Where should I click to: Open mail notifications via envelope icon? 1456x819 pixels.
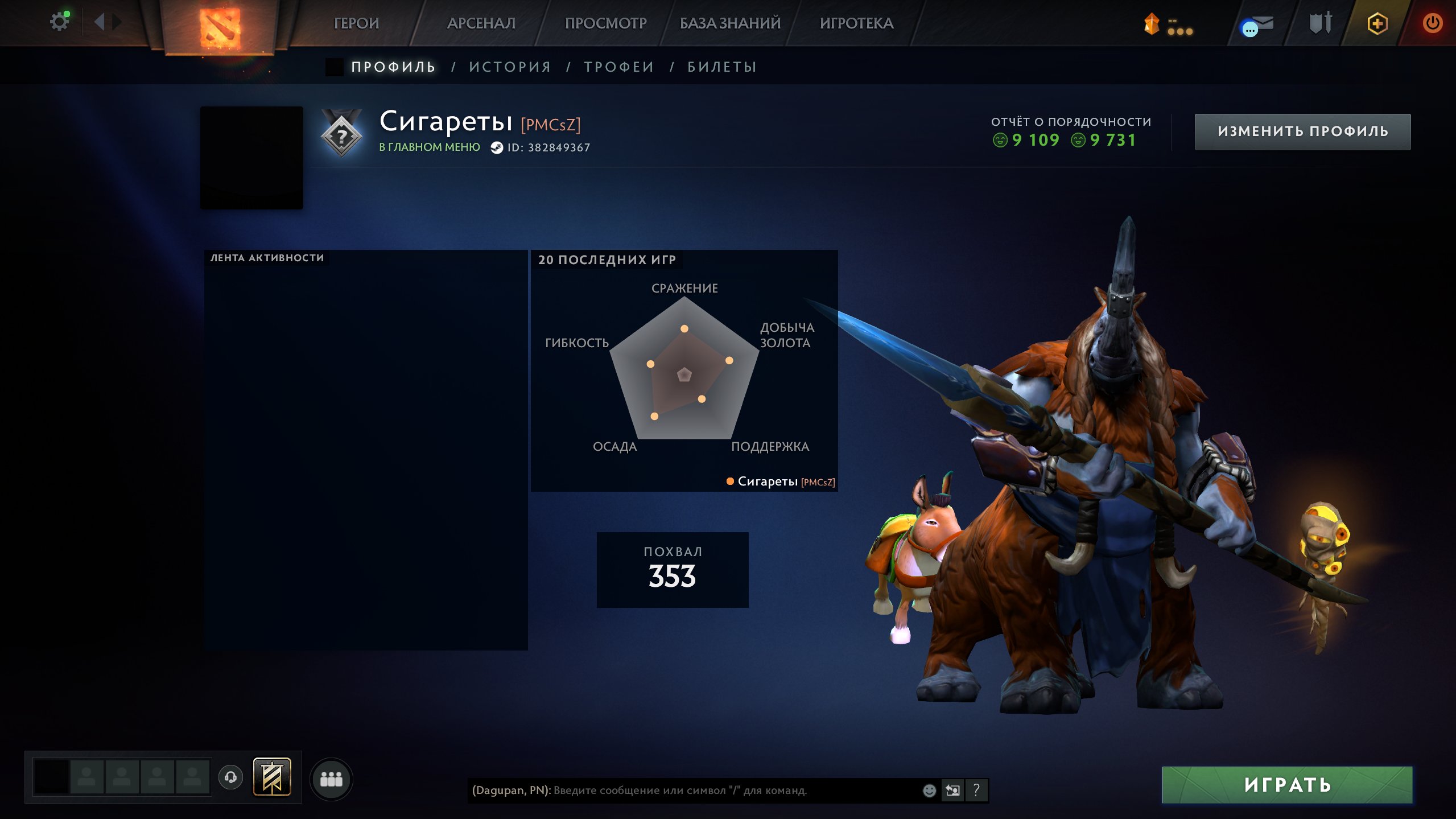tap(1262, 23)
